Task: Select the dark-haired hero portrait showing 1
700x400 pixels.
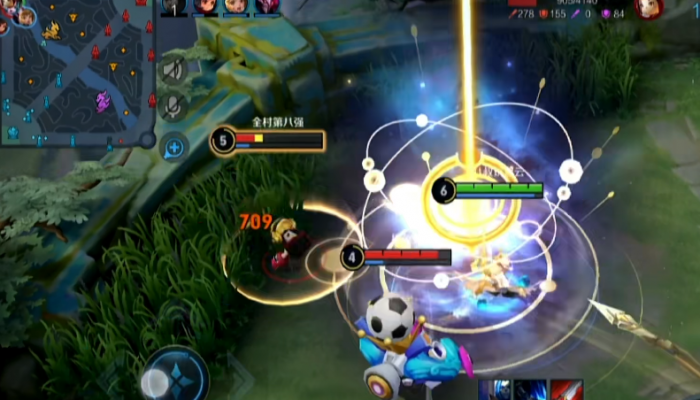Action: (174, 7)
